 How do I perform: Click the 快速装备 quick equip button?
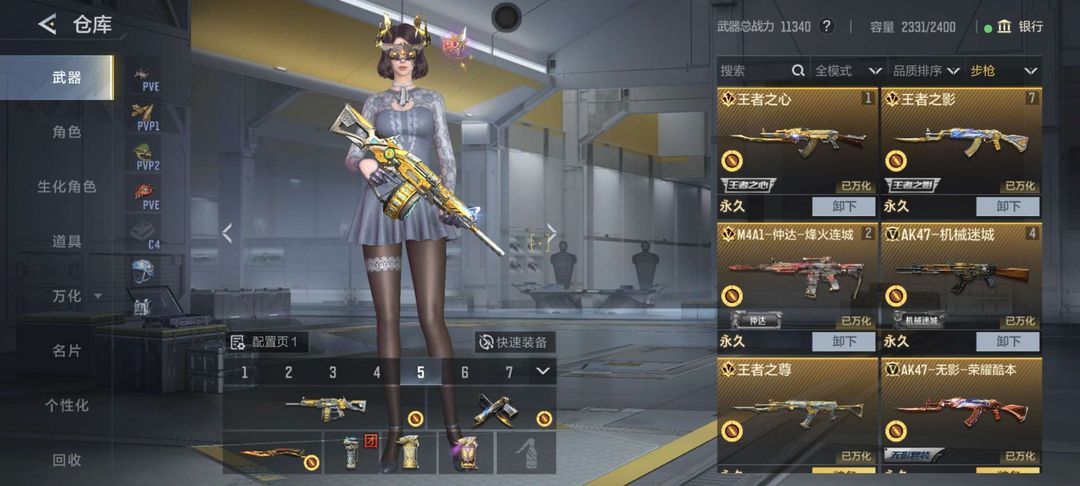514,342
